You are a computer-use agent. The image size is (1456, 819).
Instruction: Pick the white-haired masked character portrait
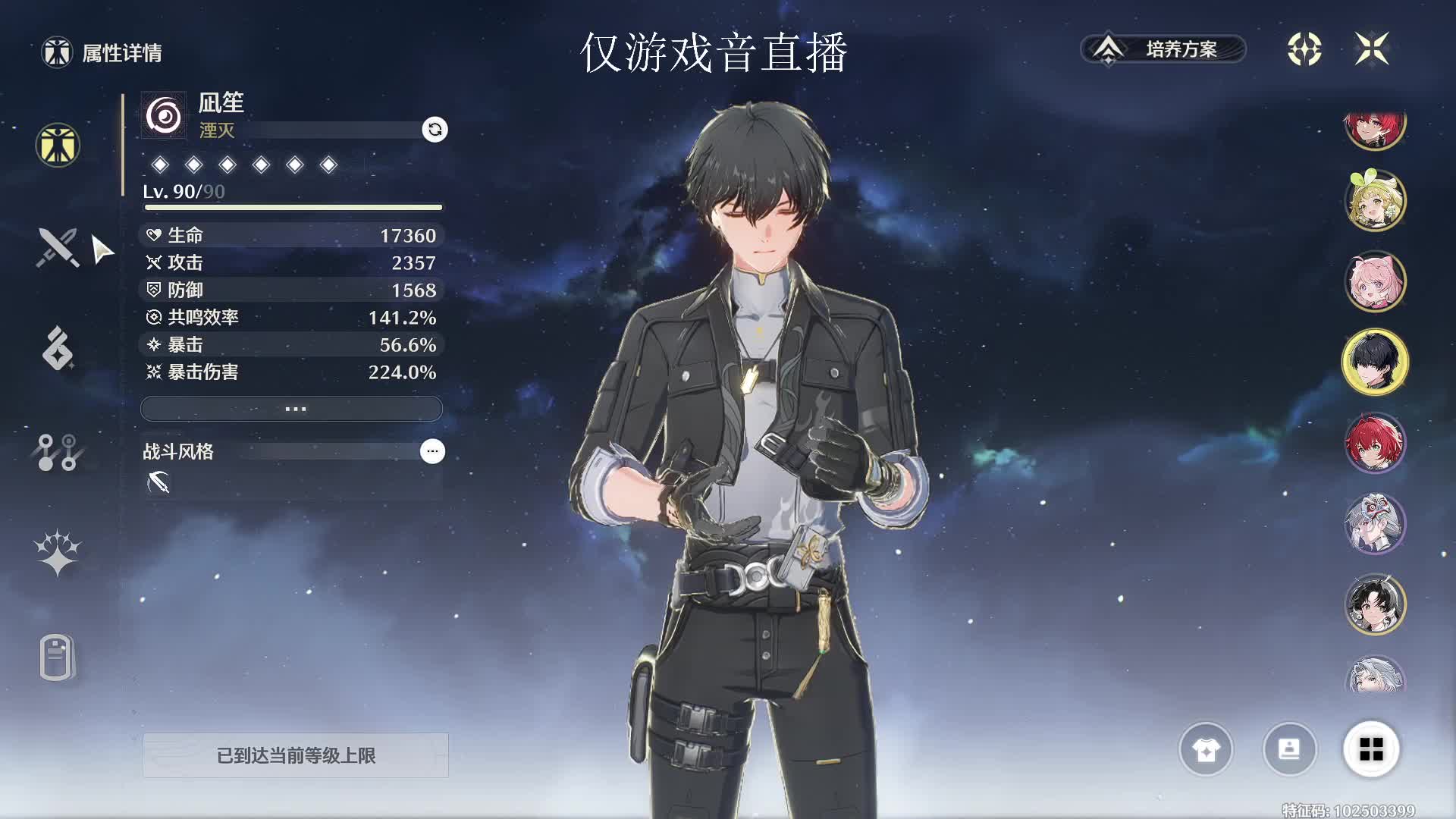[x=1375, y=523]
